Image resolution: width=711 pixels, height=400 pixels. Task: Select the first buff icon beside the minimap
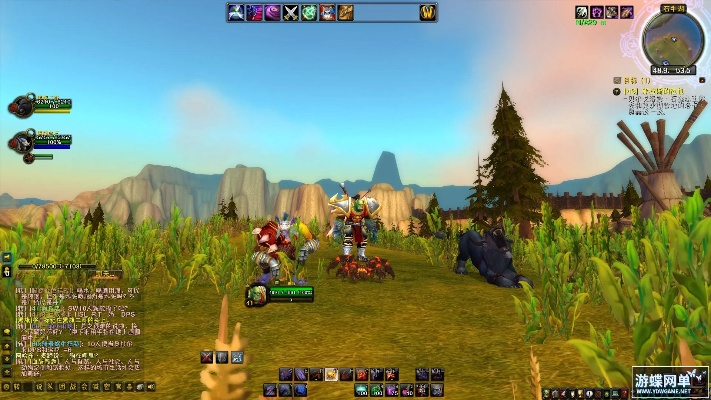coord(580,12)
